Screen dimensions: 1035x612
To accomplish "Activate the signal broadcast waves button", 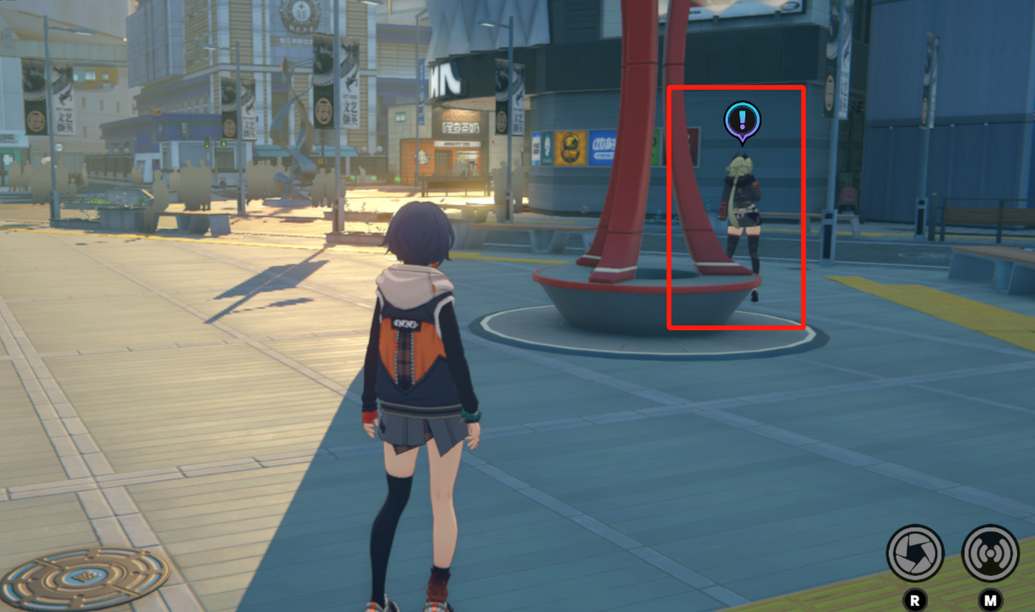I will 990,553.
